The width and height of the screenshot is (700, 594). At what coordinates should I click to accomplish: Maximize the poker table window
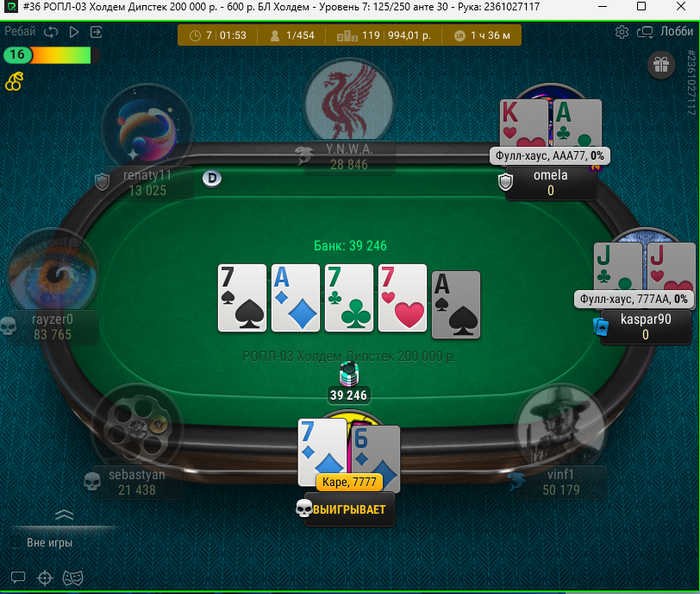coord(639,7)
